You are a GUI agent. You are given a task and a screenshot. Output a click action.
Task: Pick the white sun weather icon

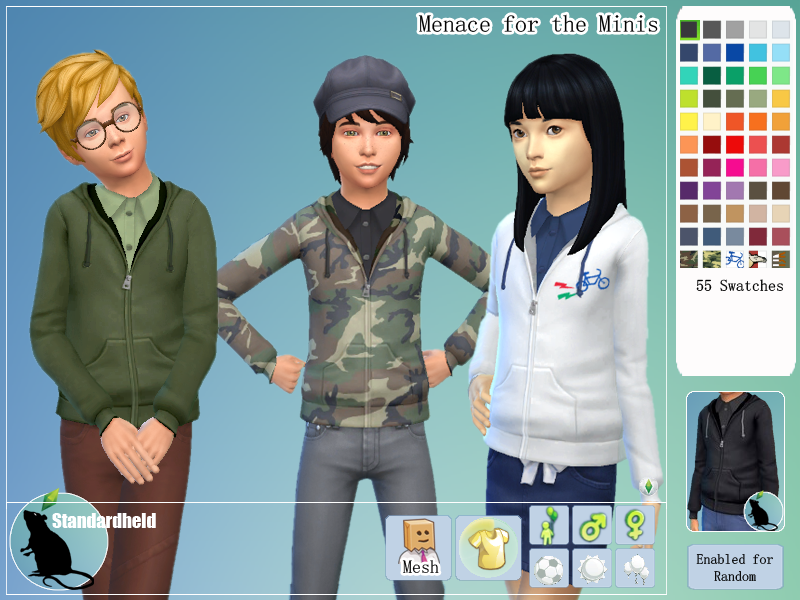591,568
